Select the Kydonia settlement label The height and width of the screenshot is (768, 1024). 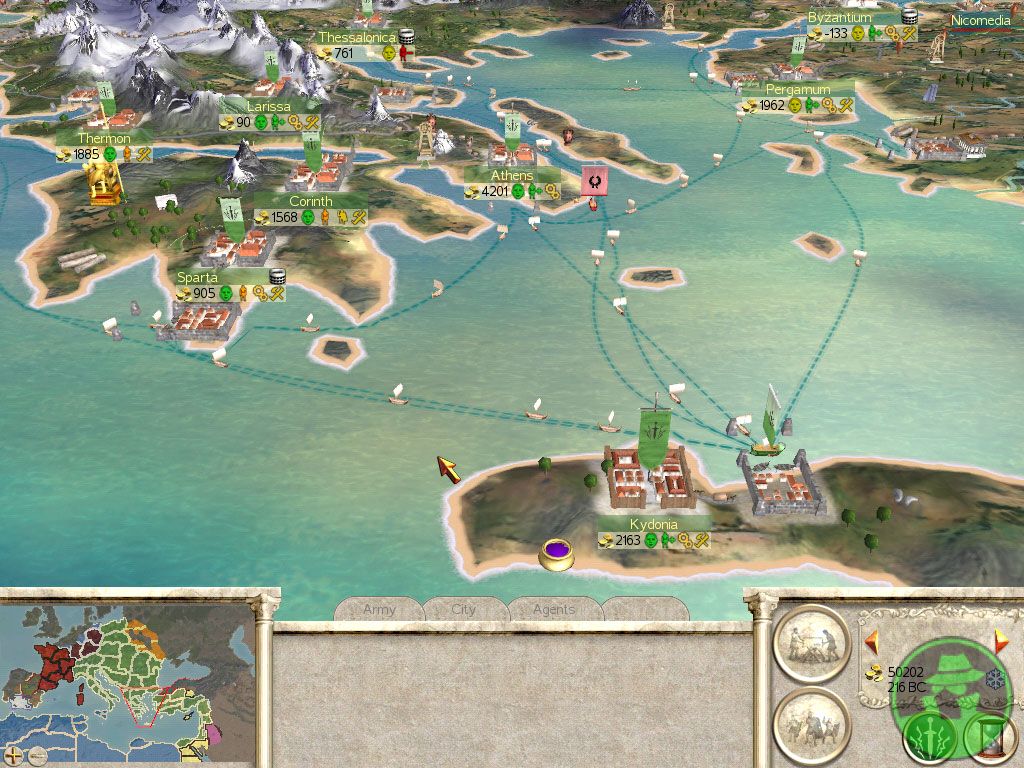[x=654, y=525]
